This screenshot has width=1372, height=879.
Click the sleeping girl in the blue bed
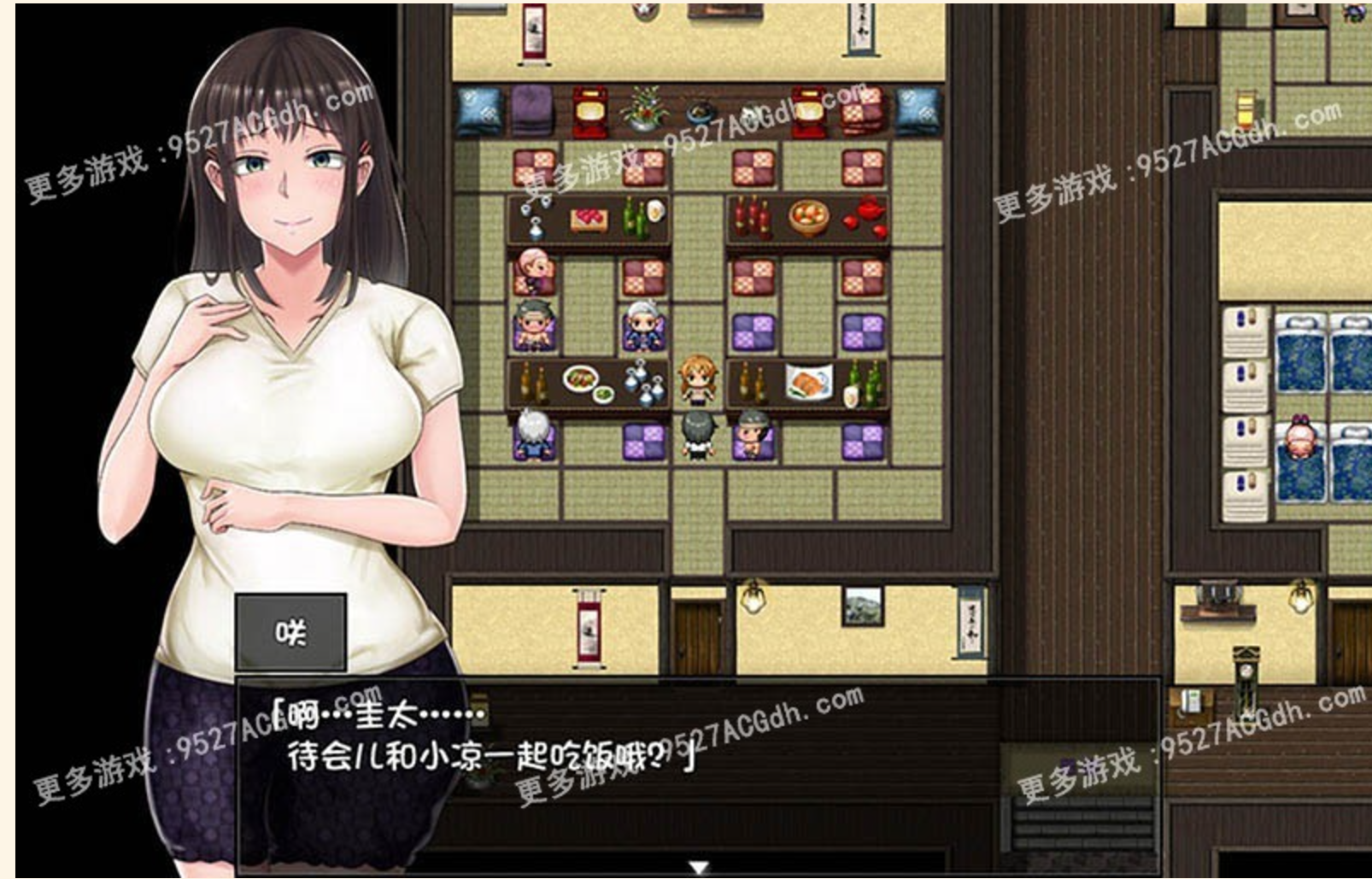coord(1299,438)
